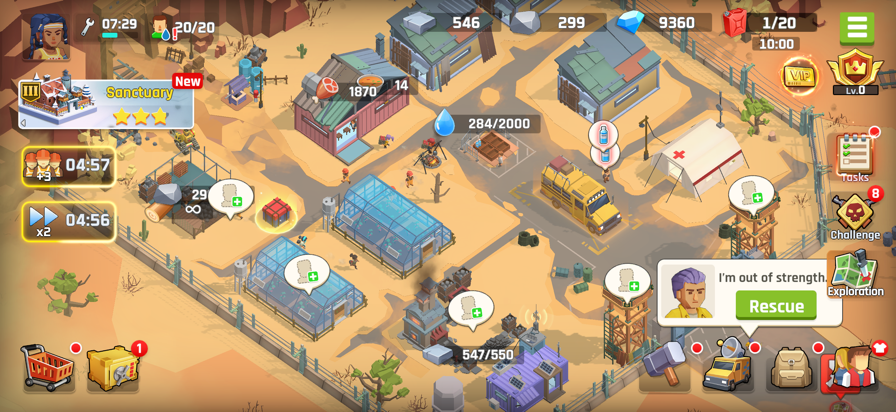Activate the +3 workers boost
The image size is (896, 412).
[x=68, y=165]
